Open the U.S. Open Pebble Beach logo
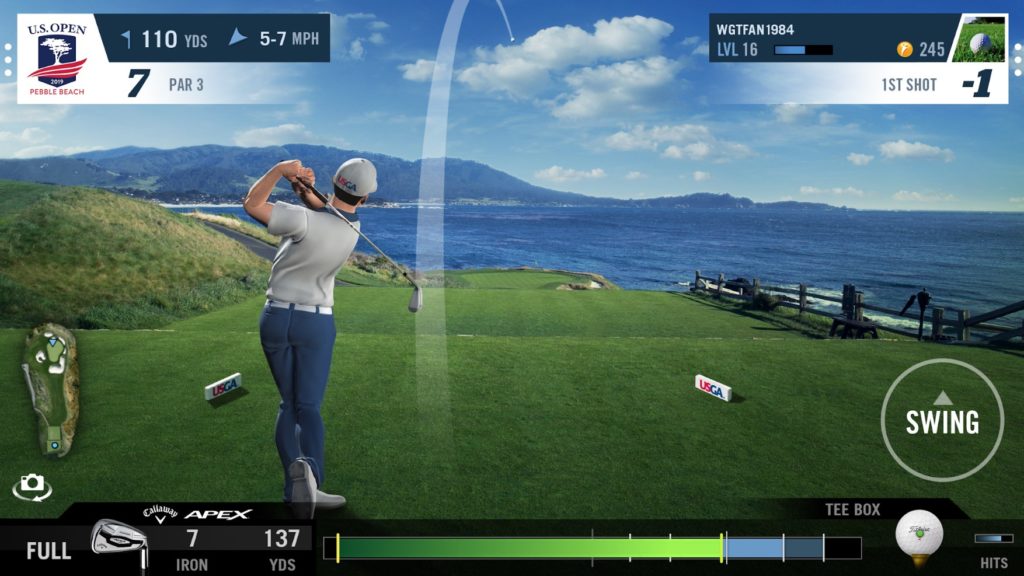Image resolution: width=1024 pixels, height=576 pixels. point(56,58)
